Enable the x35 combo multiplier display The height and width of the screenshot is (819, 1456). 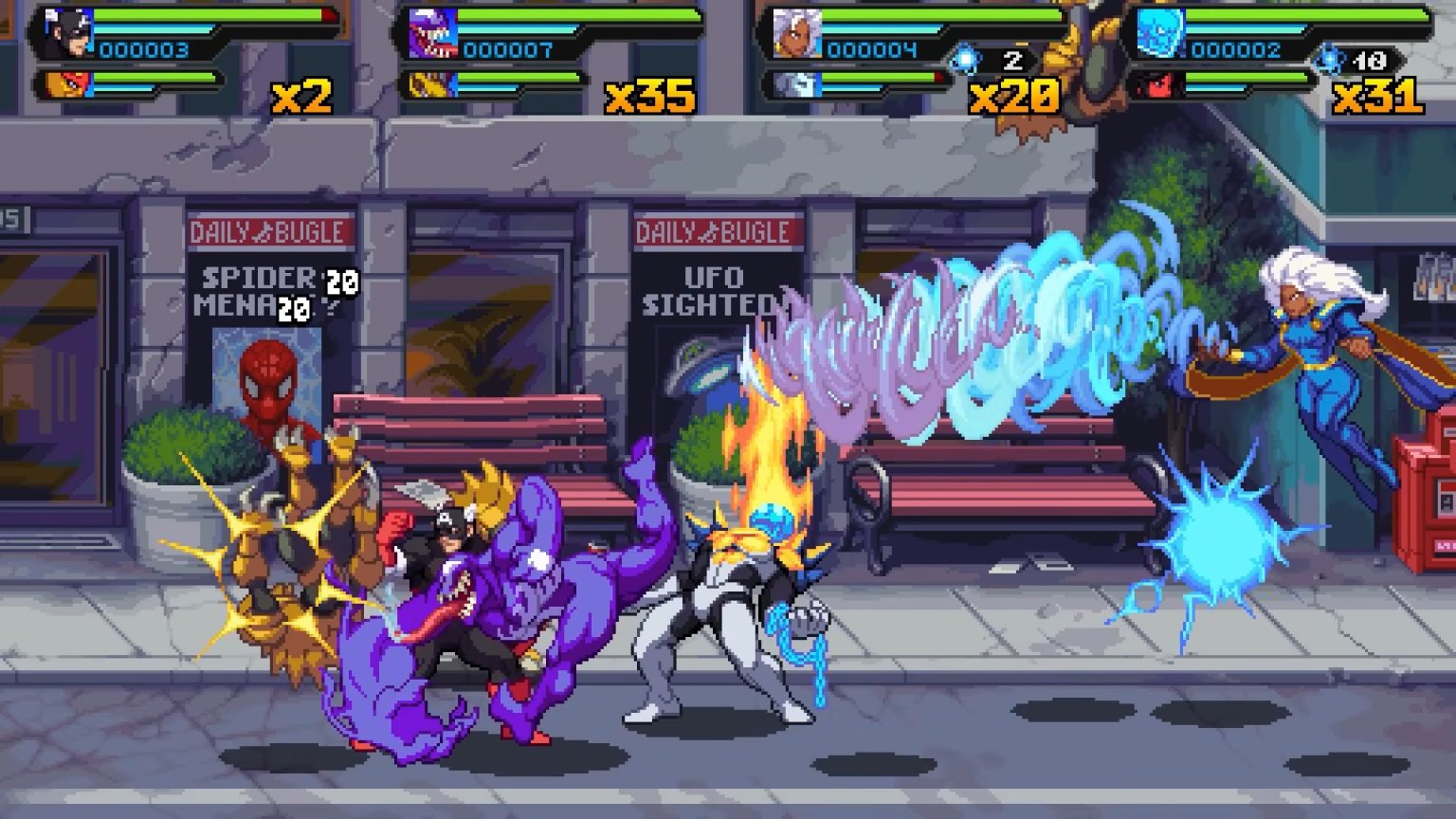[650, 96]
